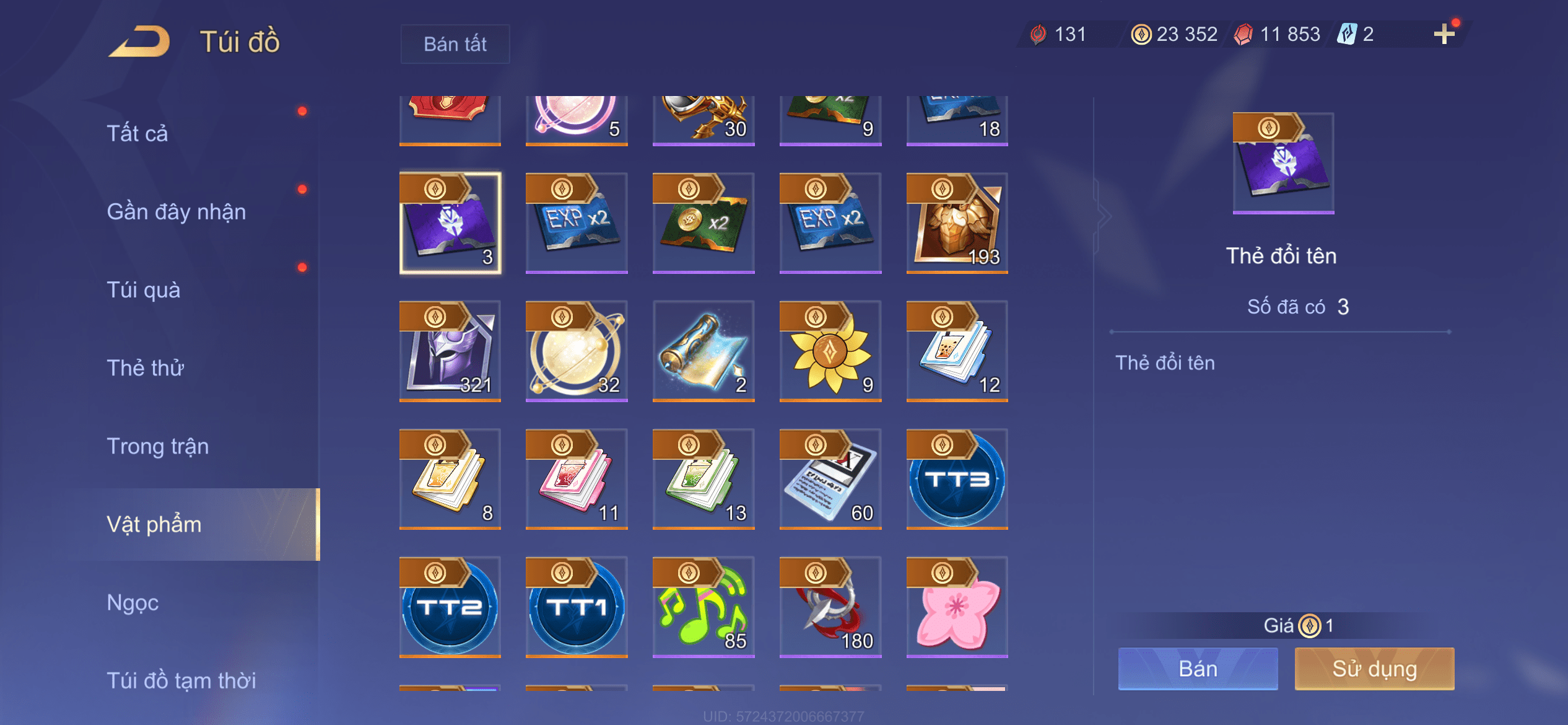Switch to Gần đây nhận tab

tap(176, 211)
